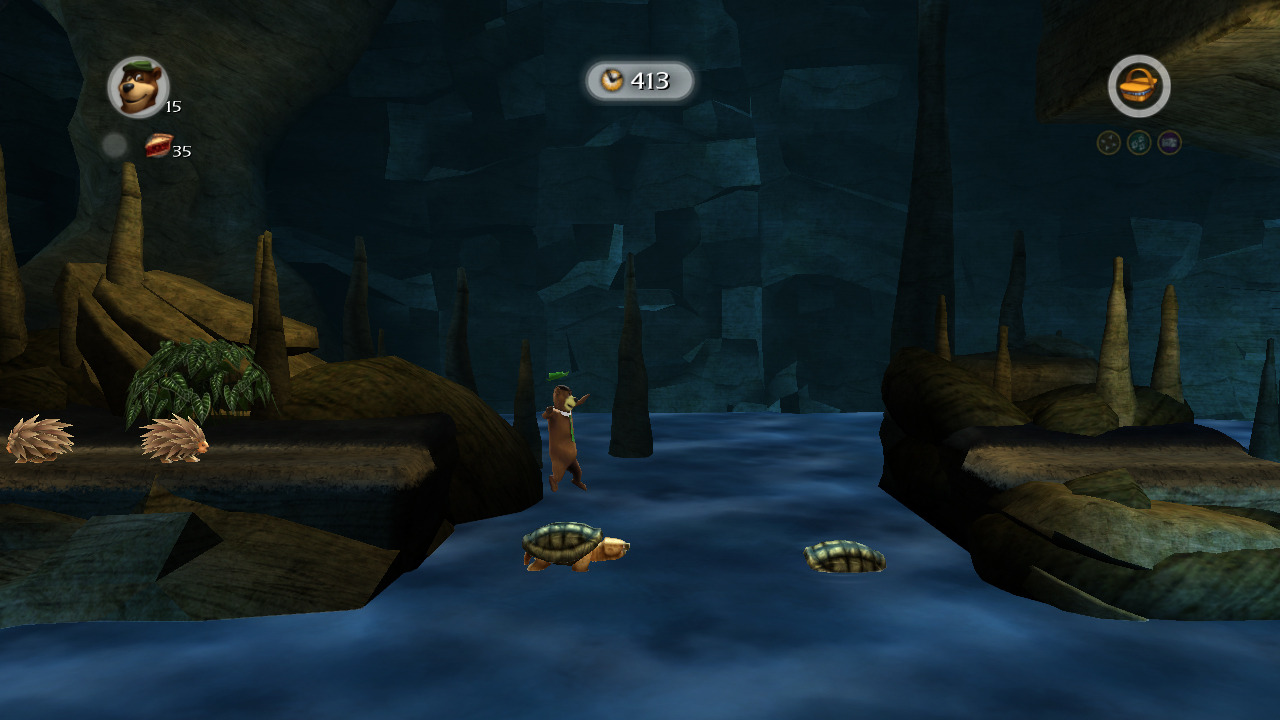Select the pie slice icon
This screenshot has height=720, width=1280.
click(x=158, y=146)
